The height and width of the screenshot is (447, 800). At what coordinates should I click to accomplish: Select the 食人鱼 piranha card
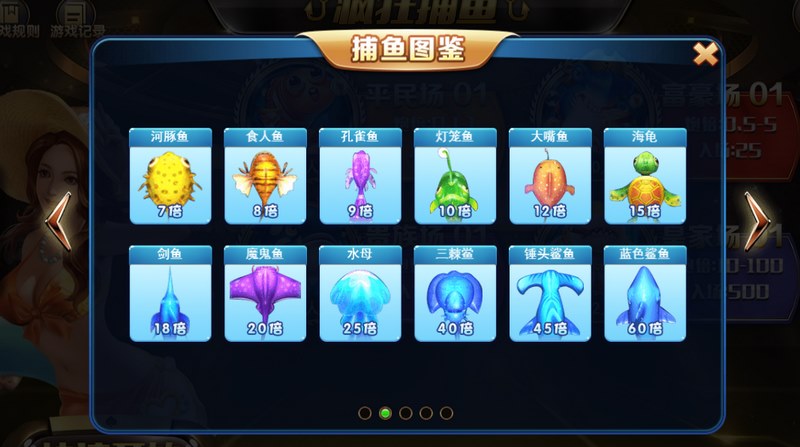click(260, 176)
